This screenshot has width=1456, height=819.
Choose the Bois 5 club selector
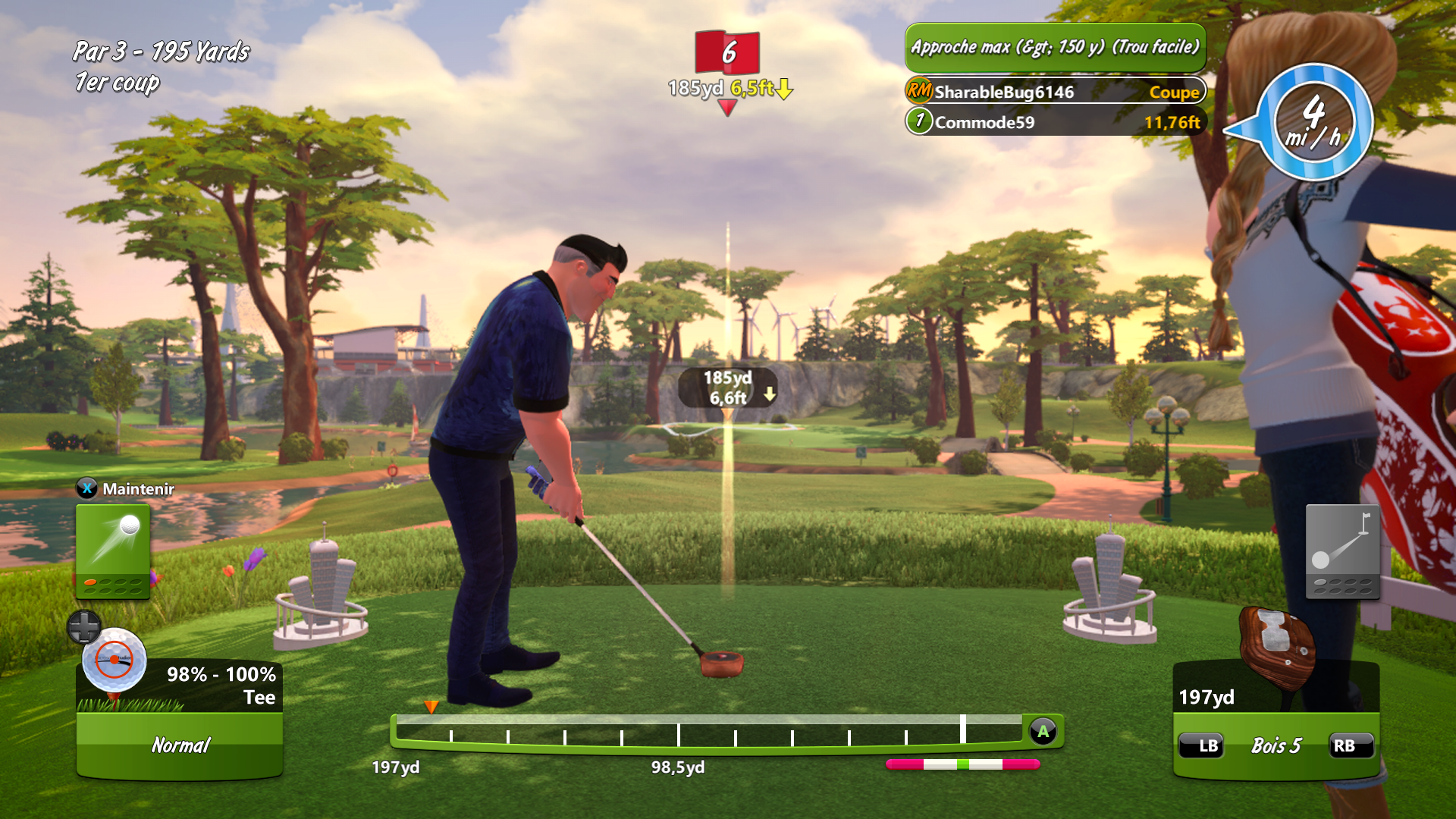[1276, 746]
